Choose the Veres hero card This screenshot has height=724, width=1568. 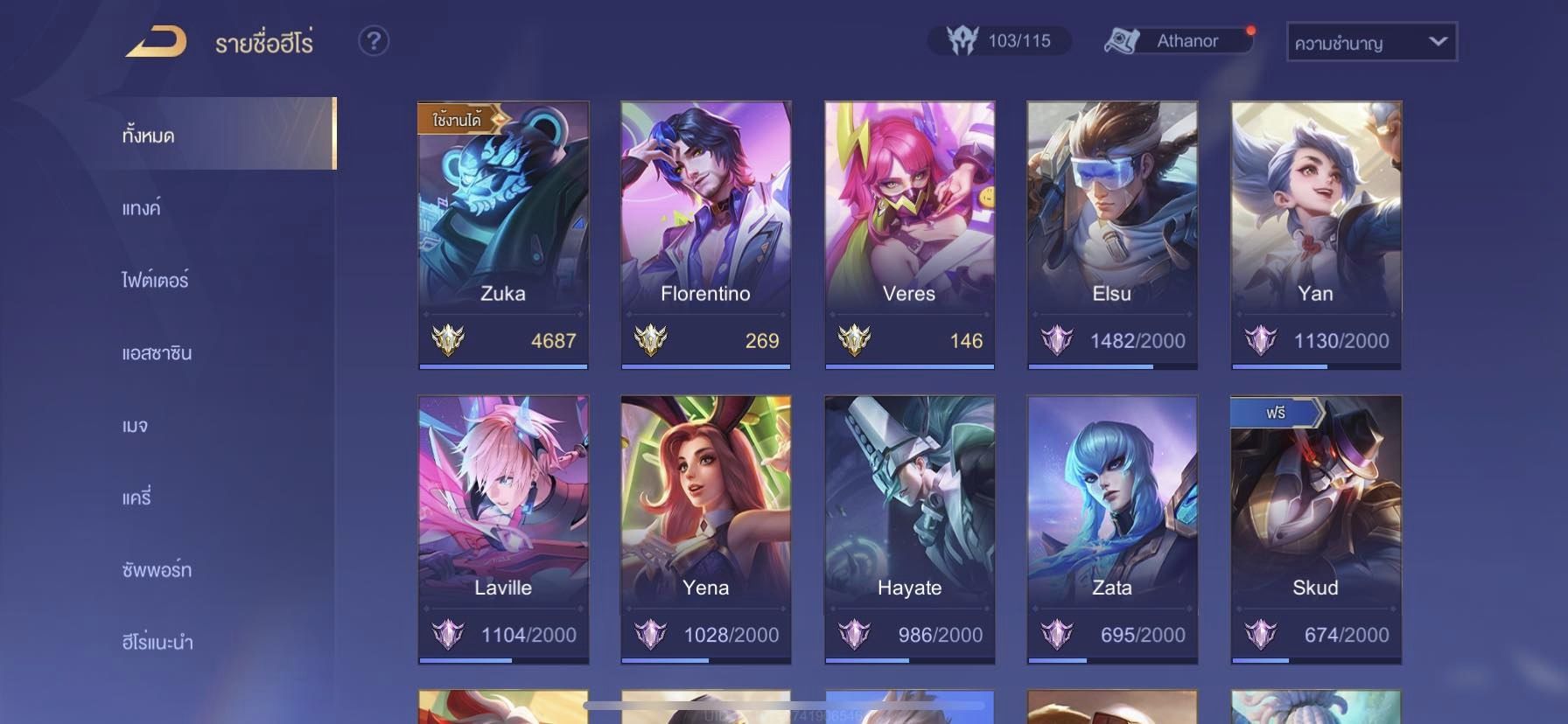[x=909, y=234]
